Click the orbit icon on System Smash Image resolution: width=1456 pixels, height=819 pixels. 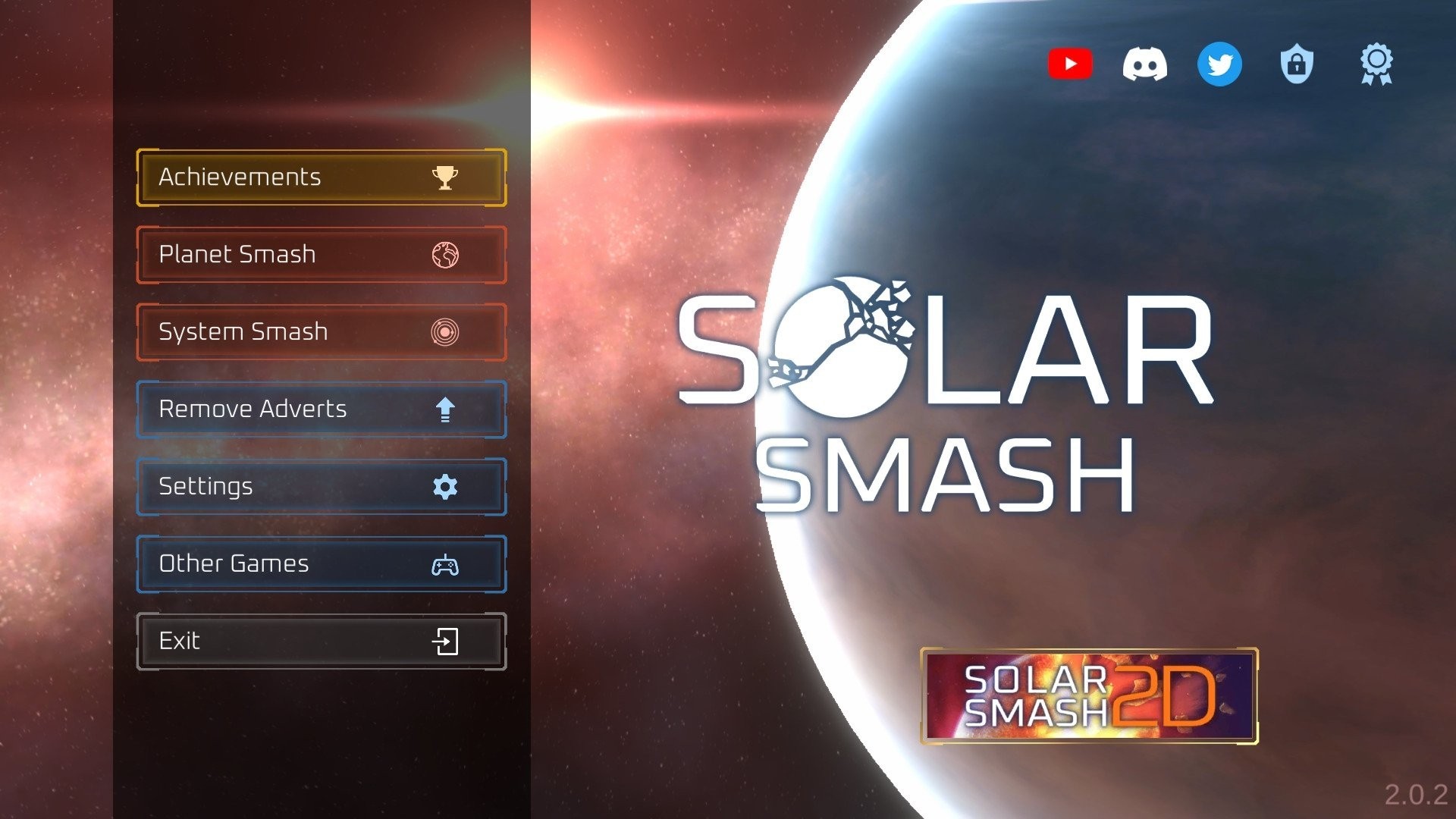pos(446,332)
